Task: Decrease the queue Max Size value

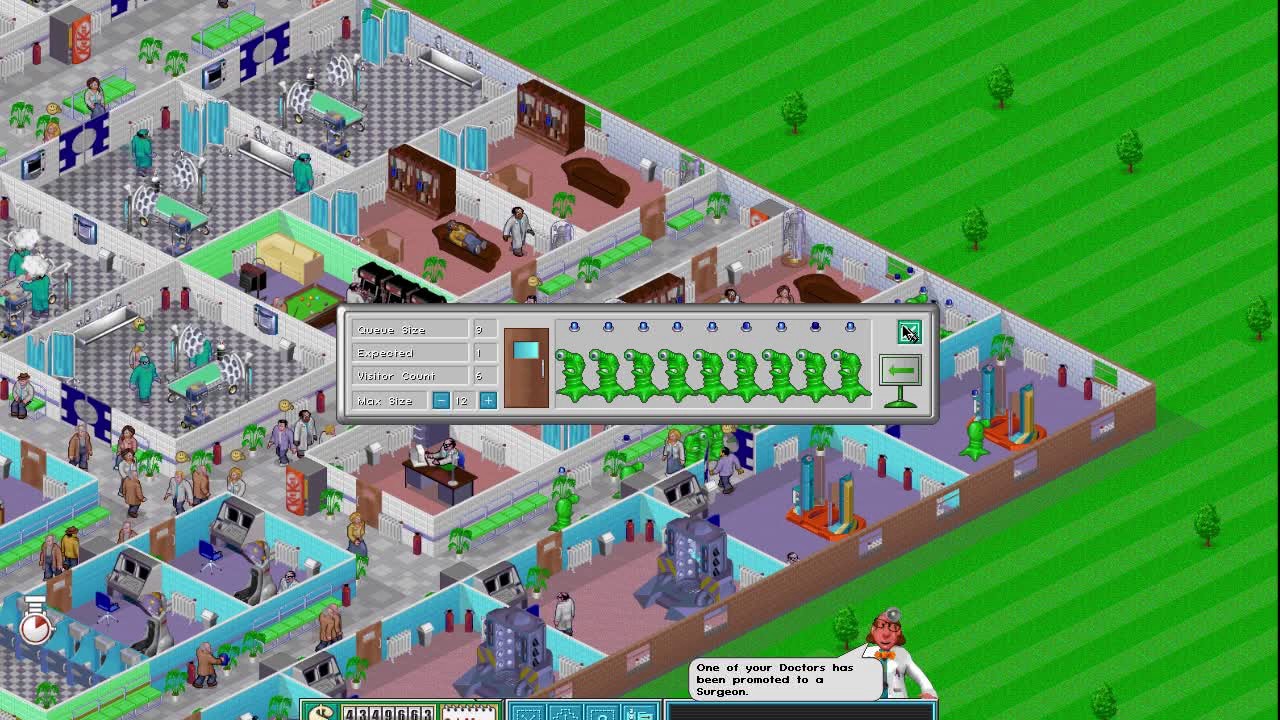Action: pyautogui.click(x=441, y=401)
